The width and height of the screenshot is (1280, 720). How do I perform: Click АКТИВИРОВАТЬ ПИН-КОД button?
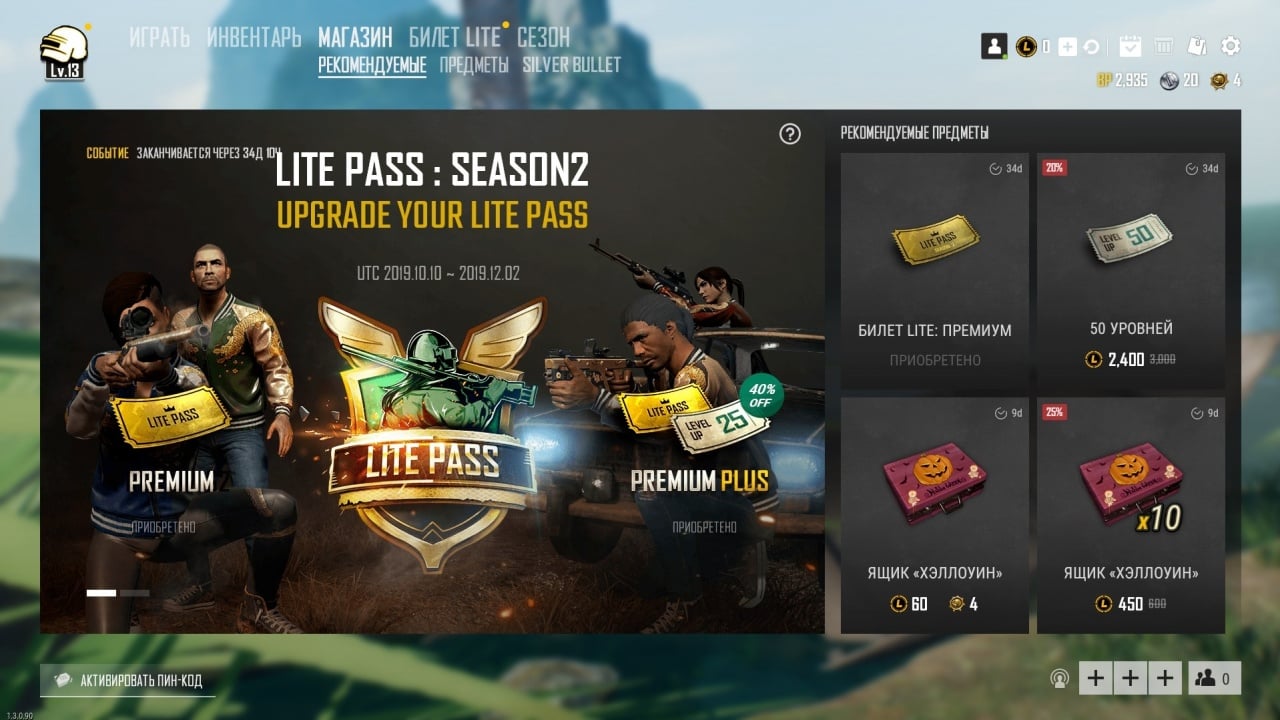tap(128, 681)
